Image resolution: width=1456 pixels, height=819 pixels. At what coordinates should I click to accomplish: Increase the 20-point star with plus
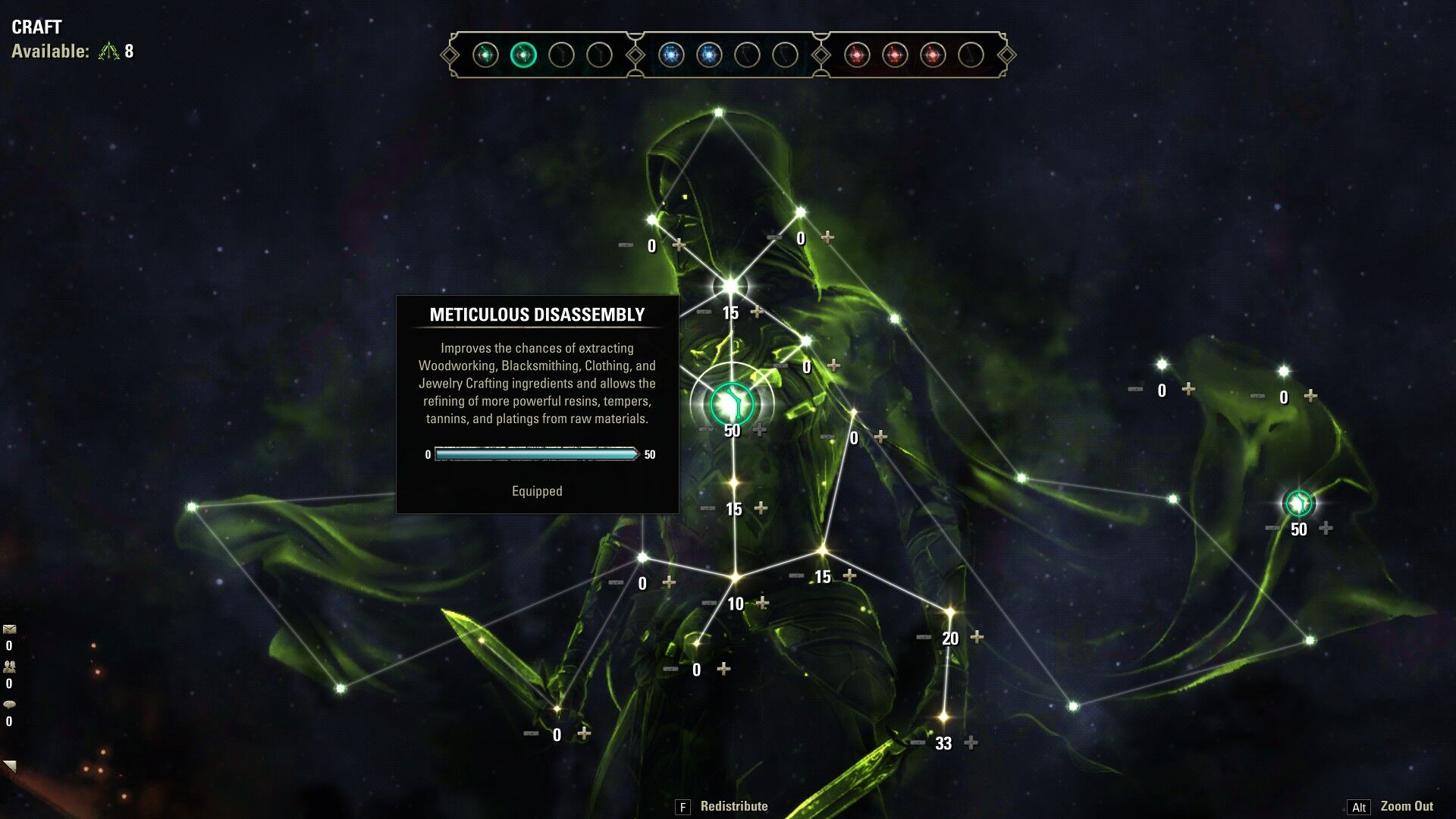click(x=977, y=637)
